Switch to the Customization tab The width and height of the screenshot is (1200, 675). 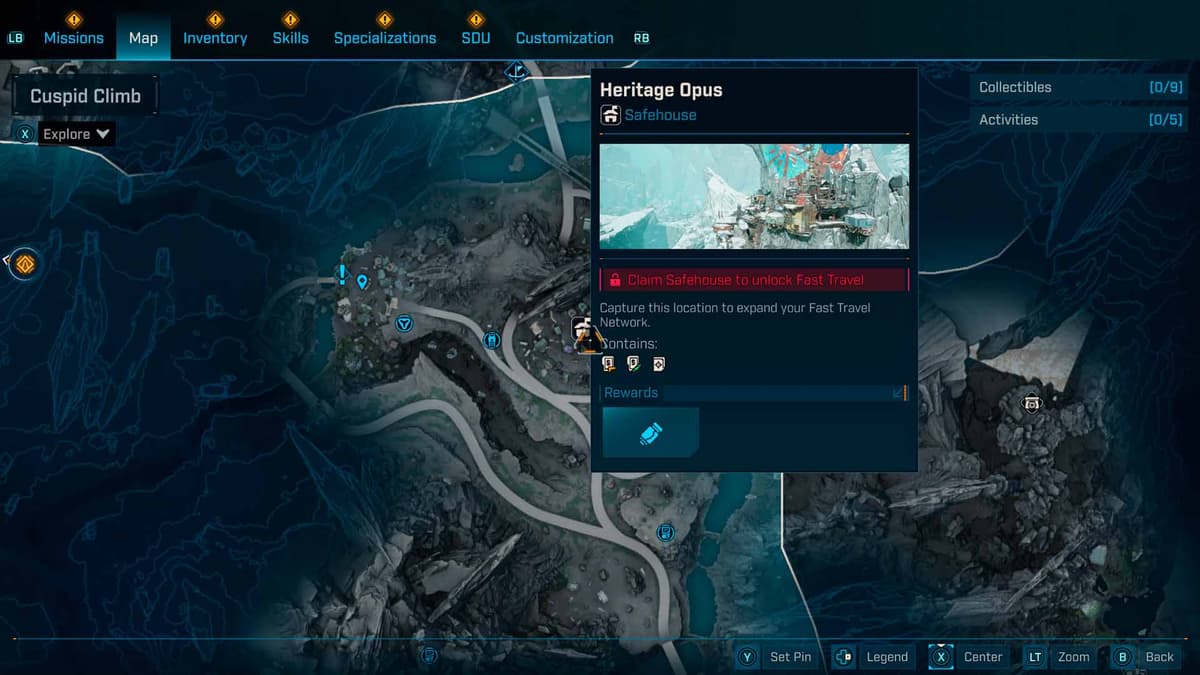point(564,38)
